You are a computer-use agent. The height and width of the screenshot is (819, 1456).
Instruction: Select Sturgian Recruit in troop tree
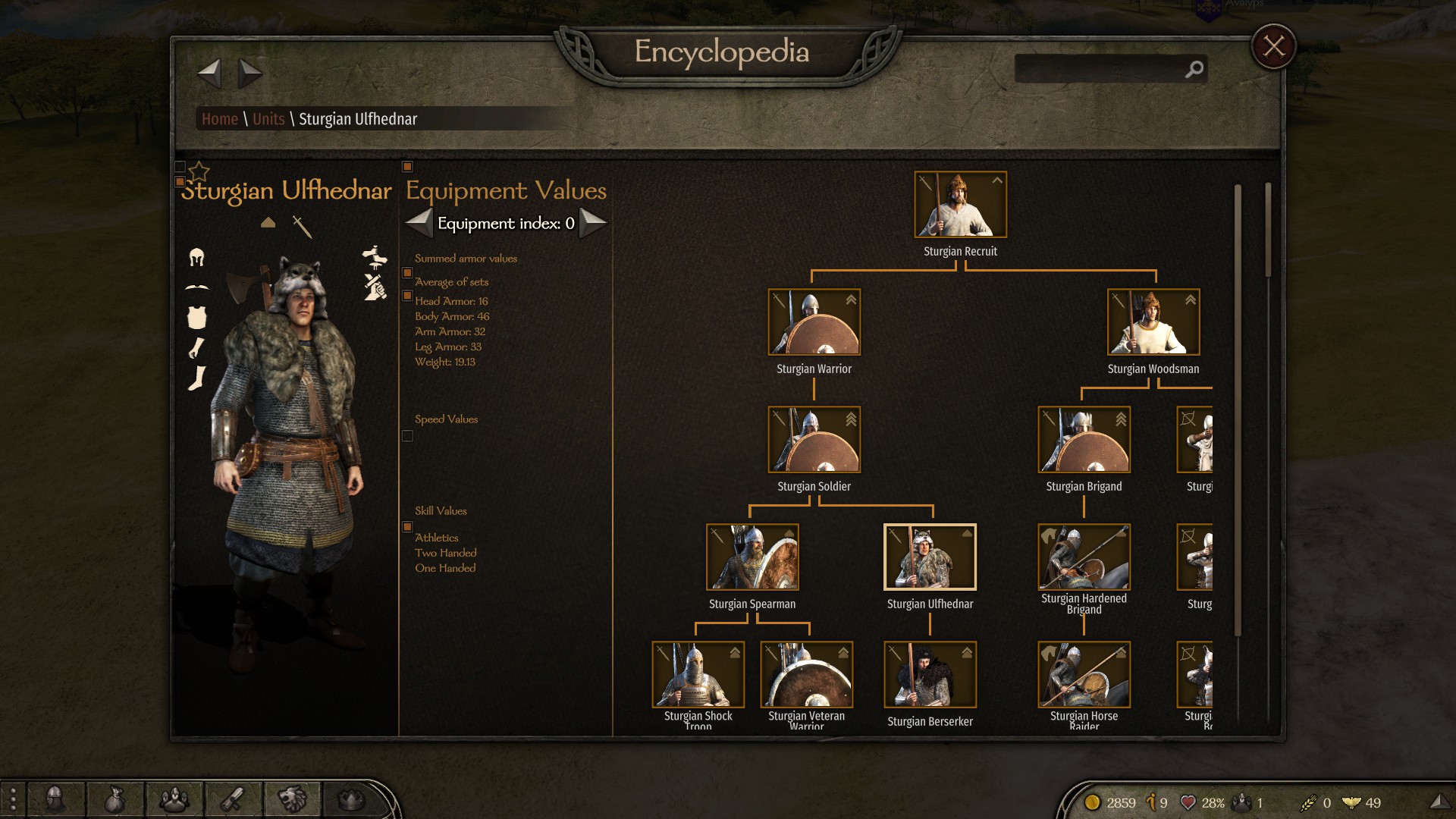(x=960, y=205)
